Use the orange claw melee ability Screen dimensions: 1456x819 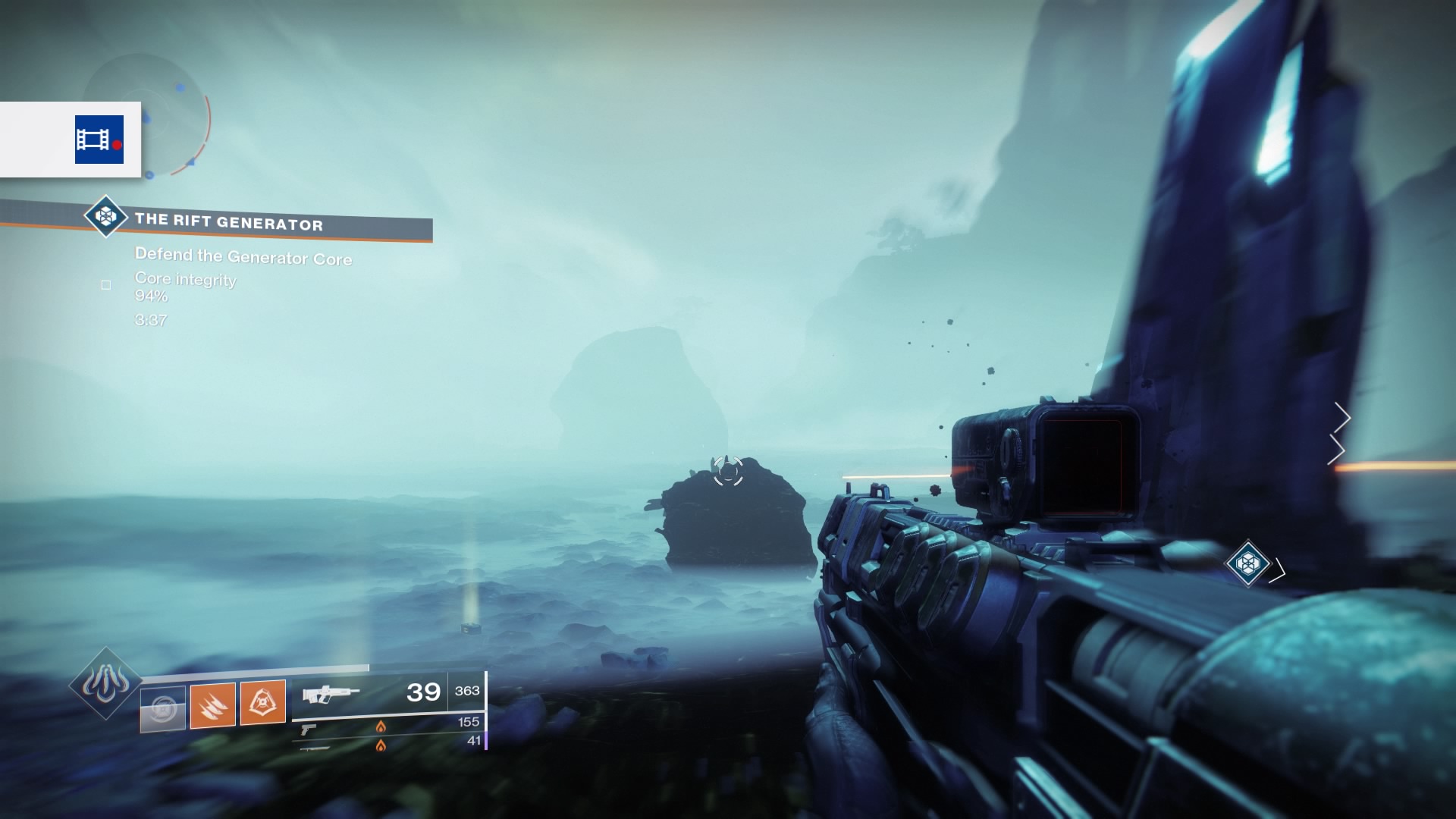212,704
